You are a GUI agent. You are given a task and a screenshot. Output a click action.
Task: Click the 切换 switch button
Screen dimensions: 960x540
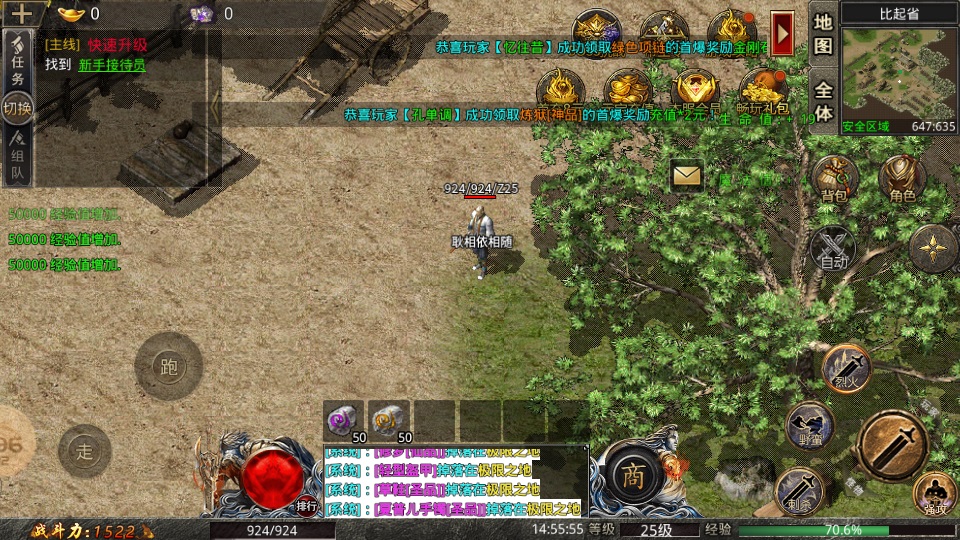click(17, 108)
